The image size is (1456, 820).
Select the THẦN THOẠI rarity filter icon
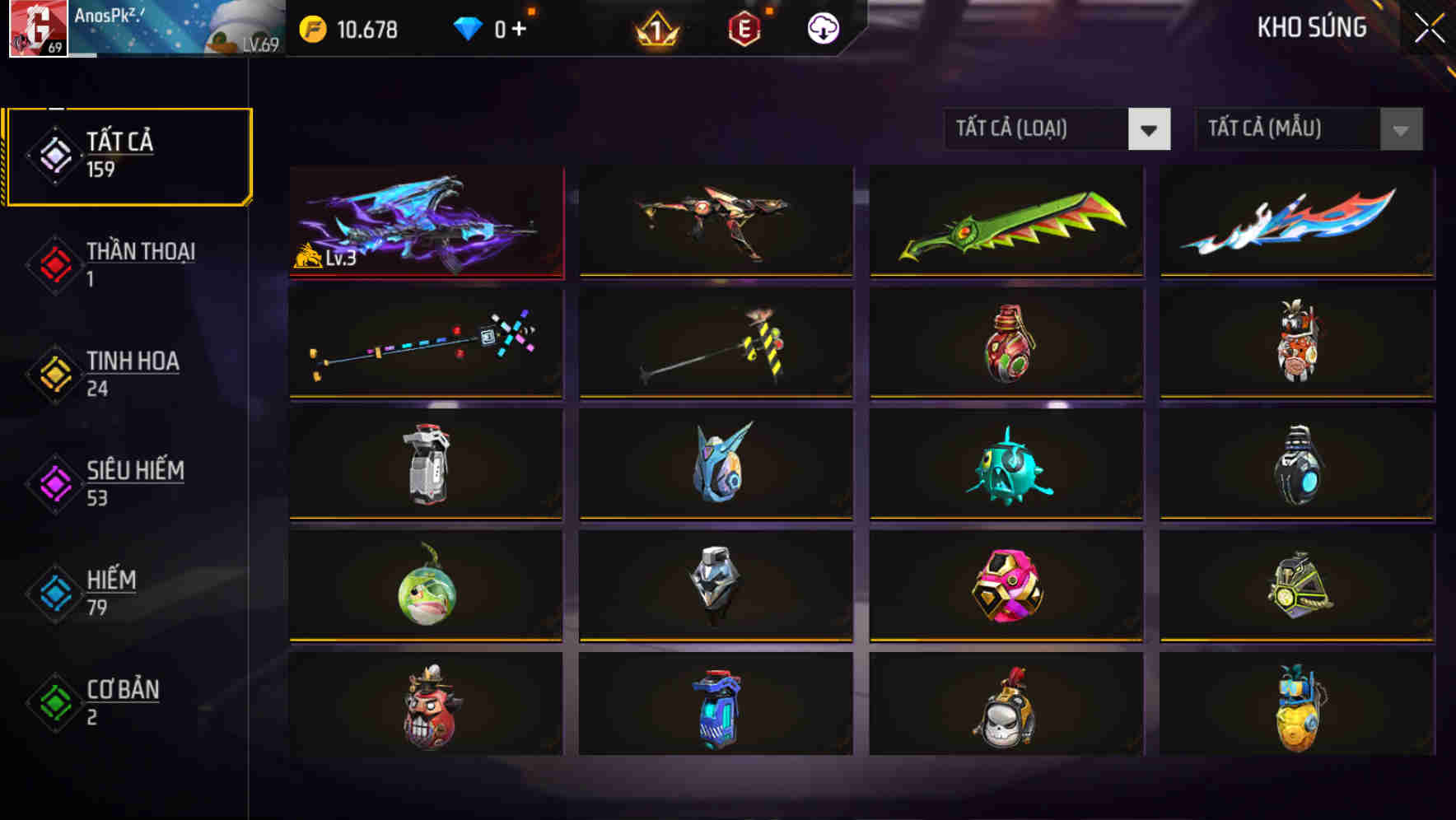53,263
